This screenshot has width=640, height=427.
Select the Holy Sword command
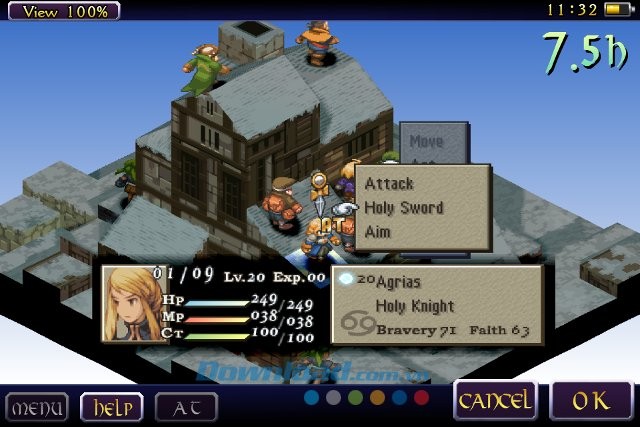pos(404,208)
